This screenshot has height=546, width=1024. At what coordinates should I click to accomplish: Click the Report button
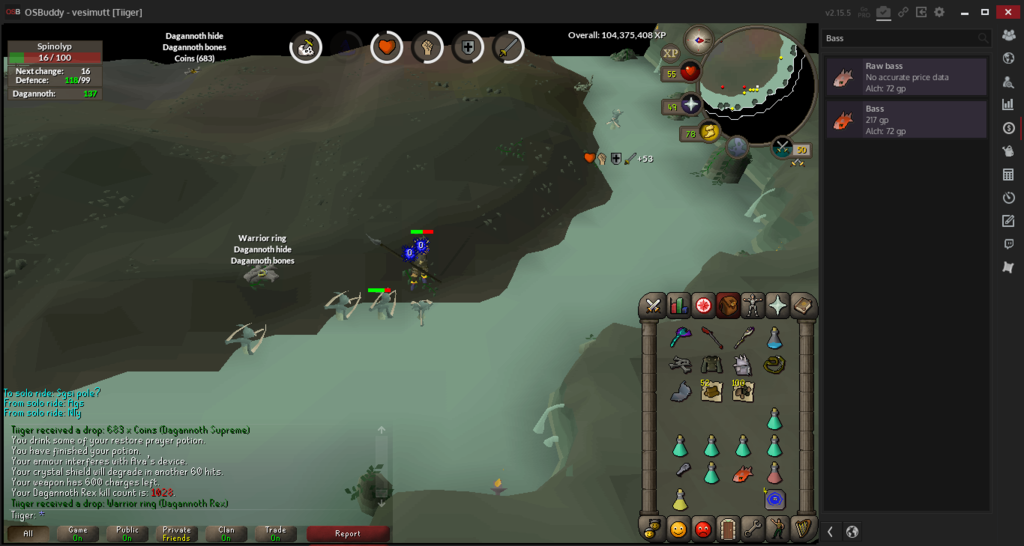[x=347, y=534]
